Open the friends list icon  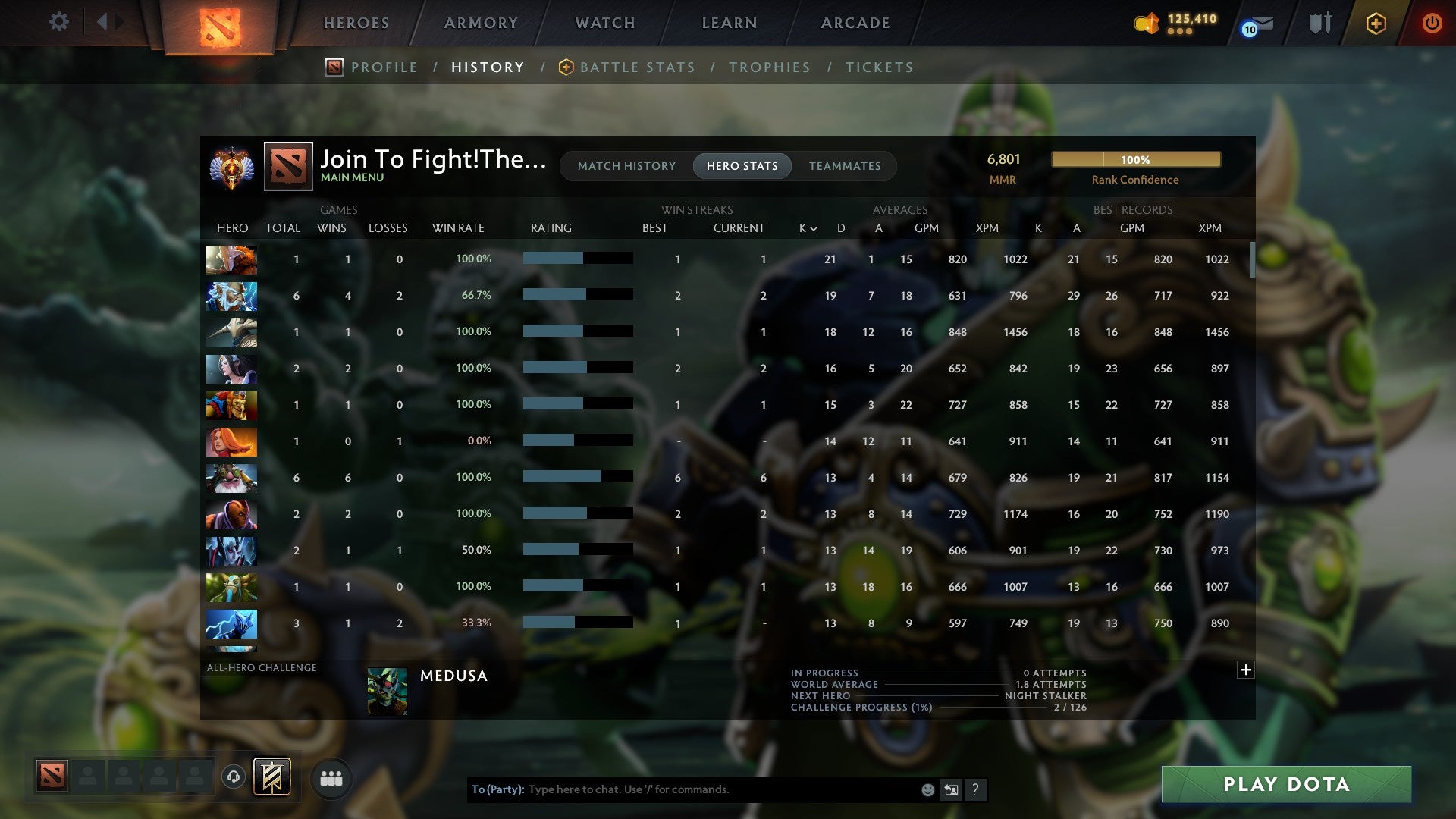(x=331, y=777)
